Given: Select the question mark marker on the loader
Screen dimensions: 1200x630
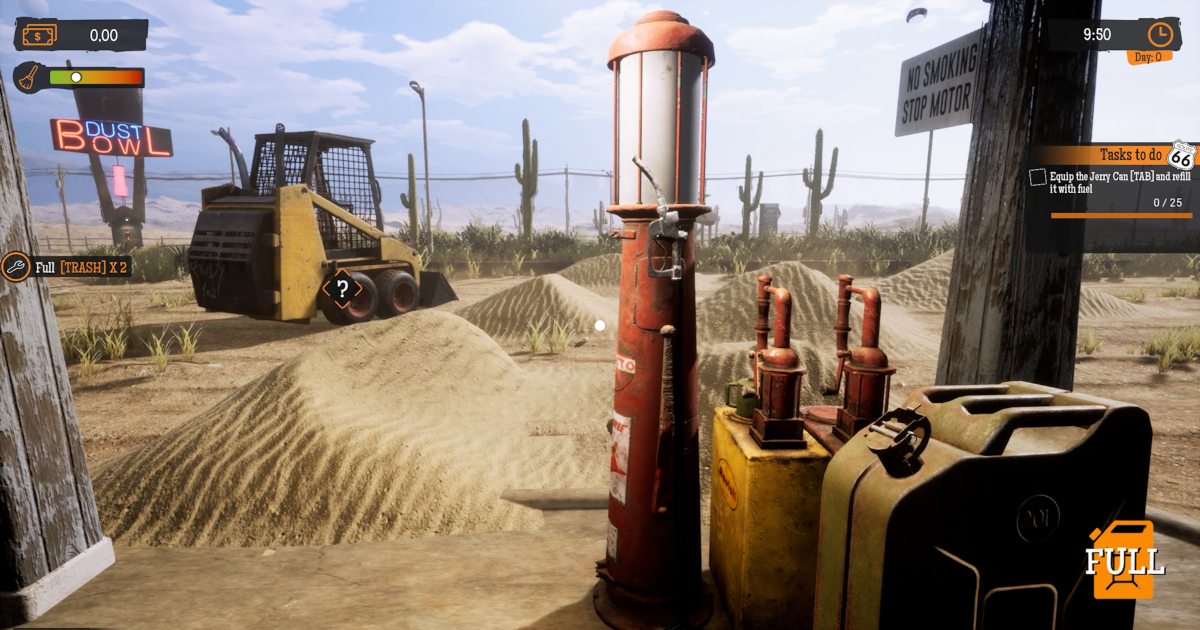Looking at the screenshot, I should point(342,290).
